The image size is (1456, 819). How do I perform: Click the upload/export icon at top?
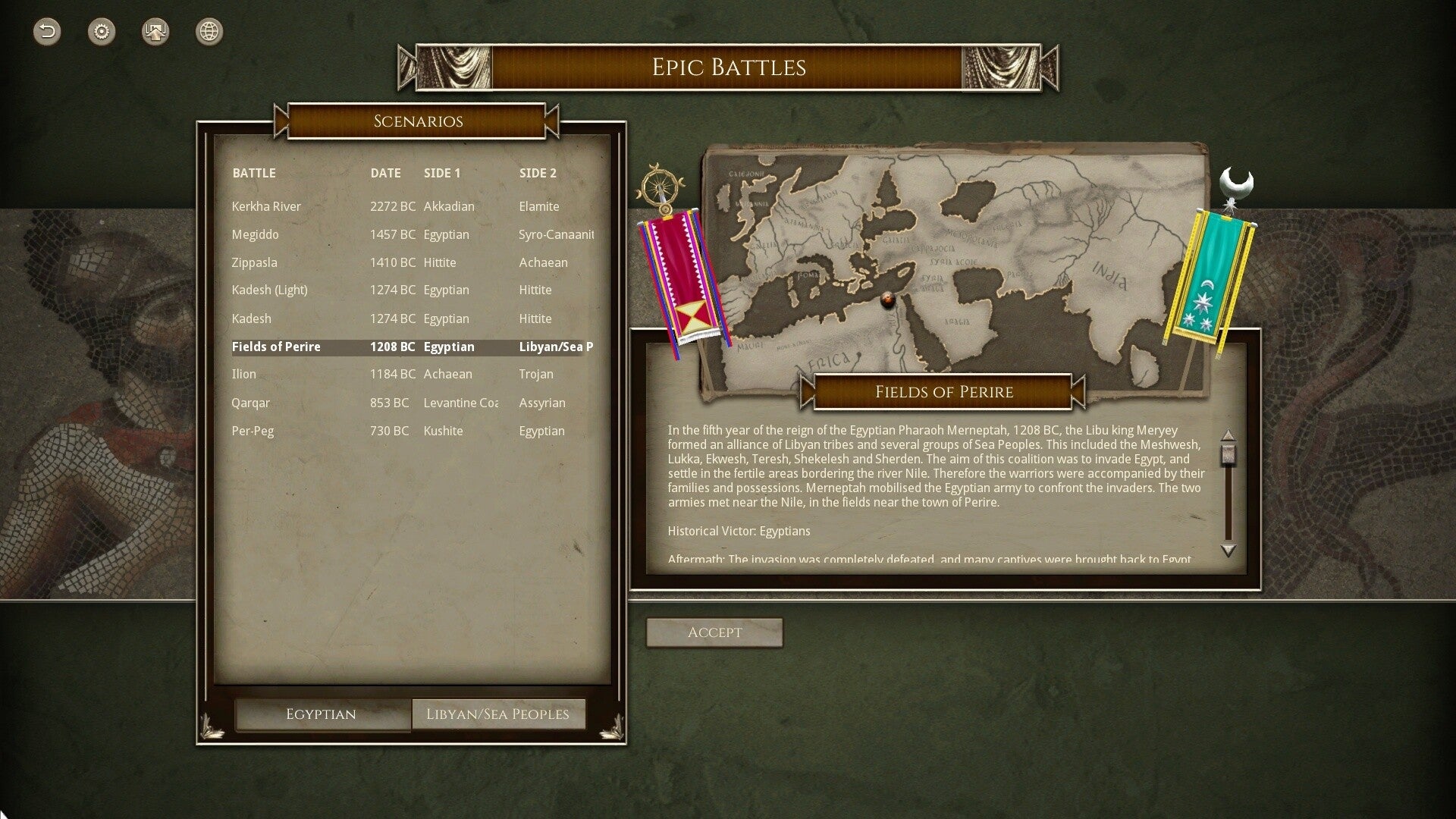click(155, 32)
